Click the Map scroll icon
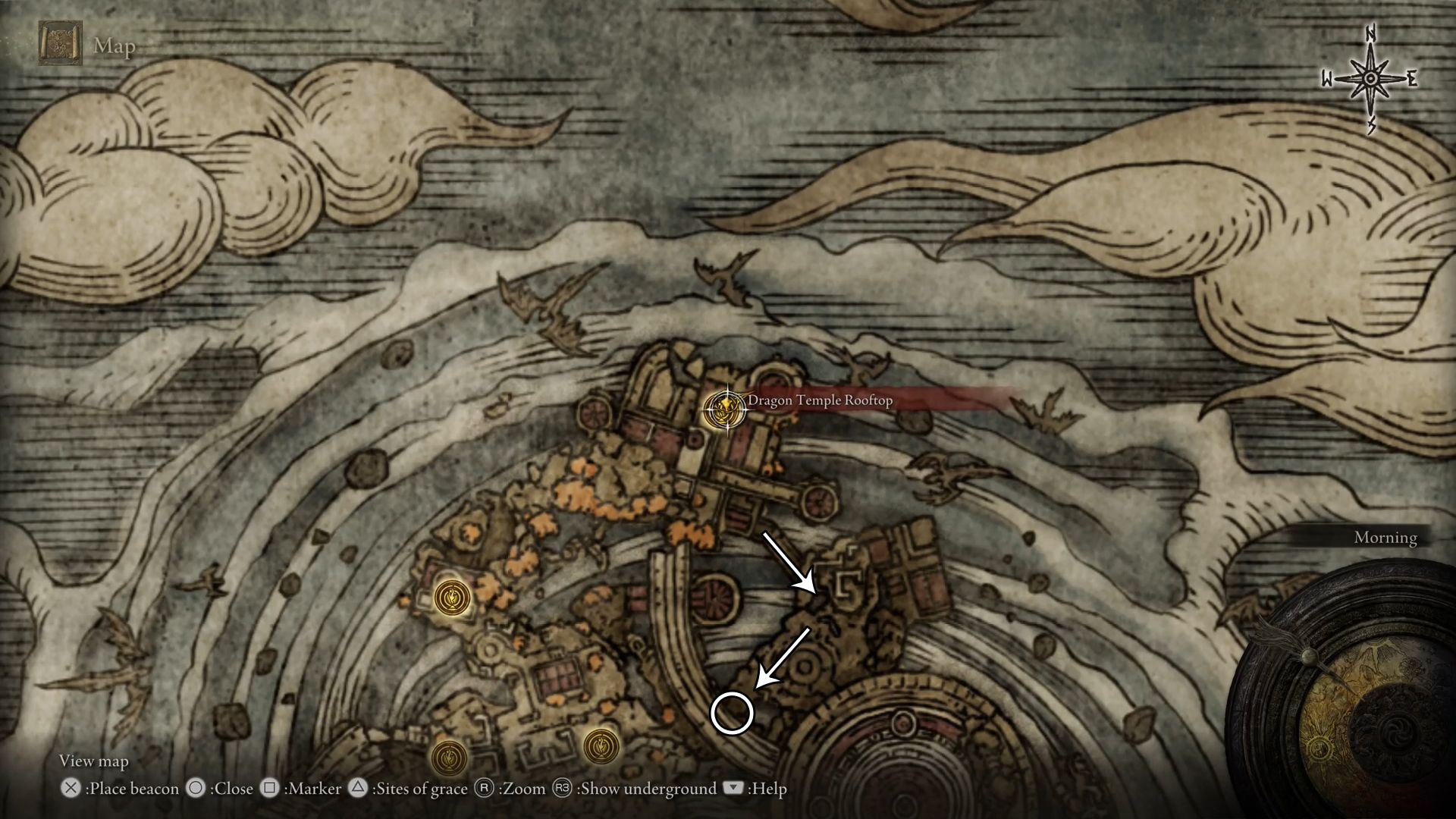This screenshot has width=1456, height=819. 60,43
